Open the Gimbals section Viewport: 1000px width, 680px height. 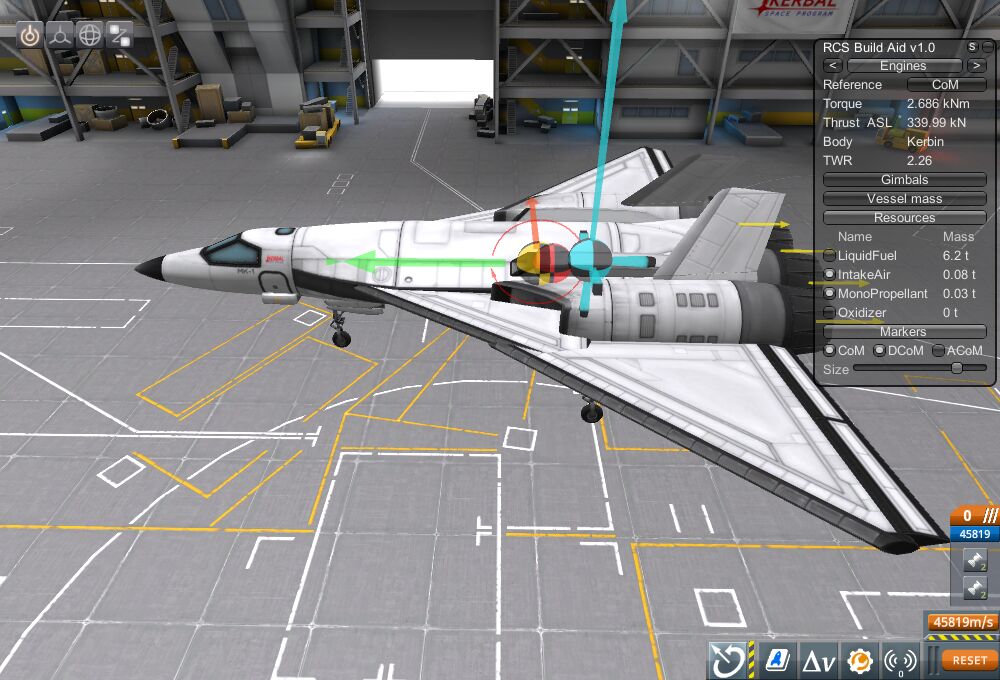(904, 180)
